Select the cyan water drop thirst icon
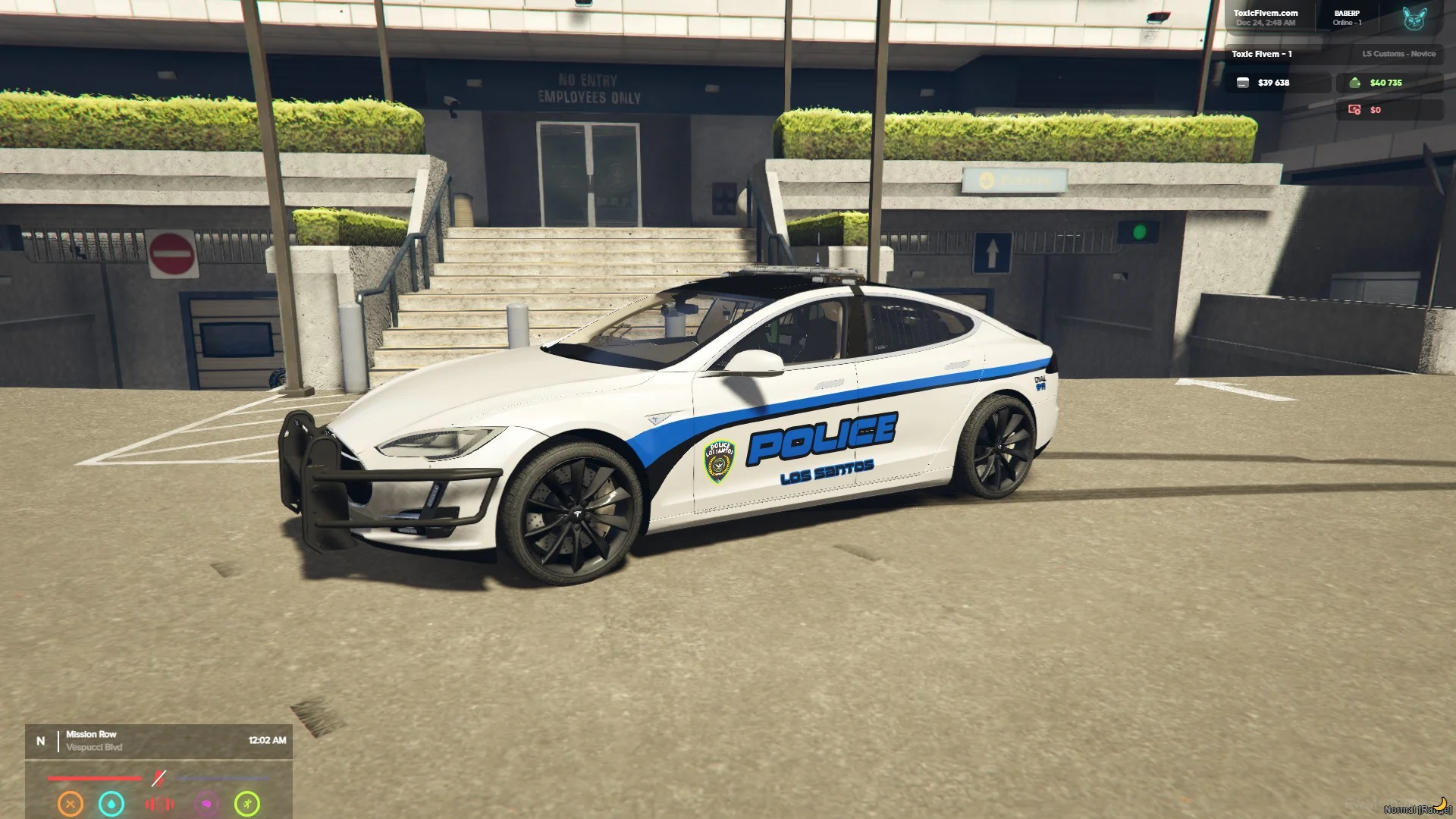 click(111, 804)
